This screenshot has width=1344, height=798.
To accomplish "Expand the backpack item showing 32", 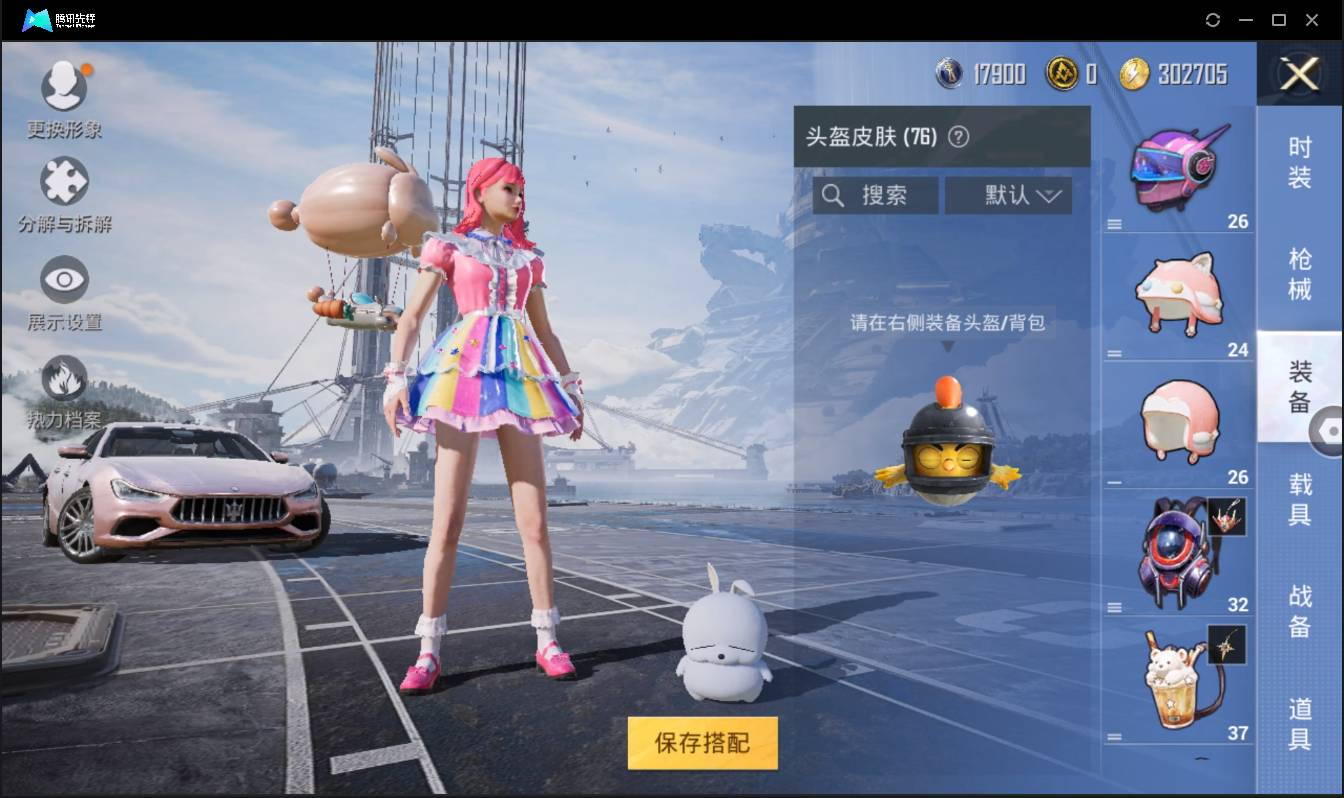I will 1113,606.
